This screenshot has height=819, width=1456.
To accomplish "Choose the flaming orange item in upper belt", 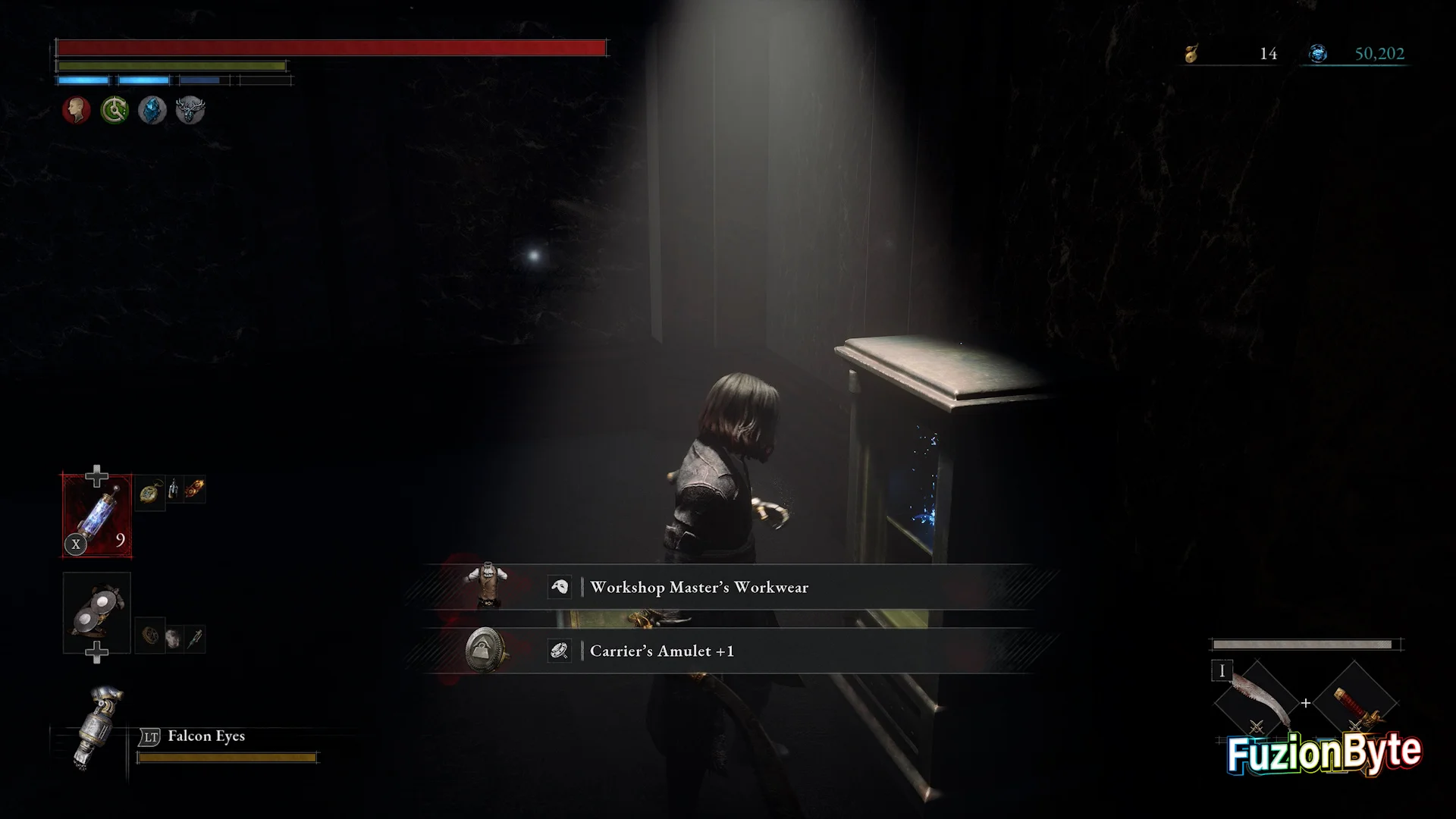I will [194, 489].
